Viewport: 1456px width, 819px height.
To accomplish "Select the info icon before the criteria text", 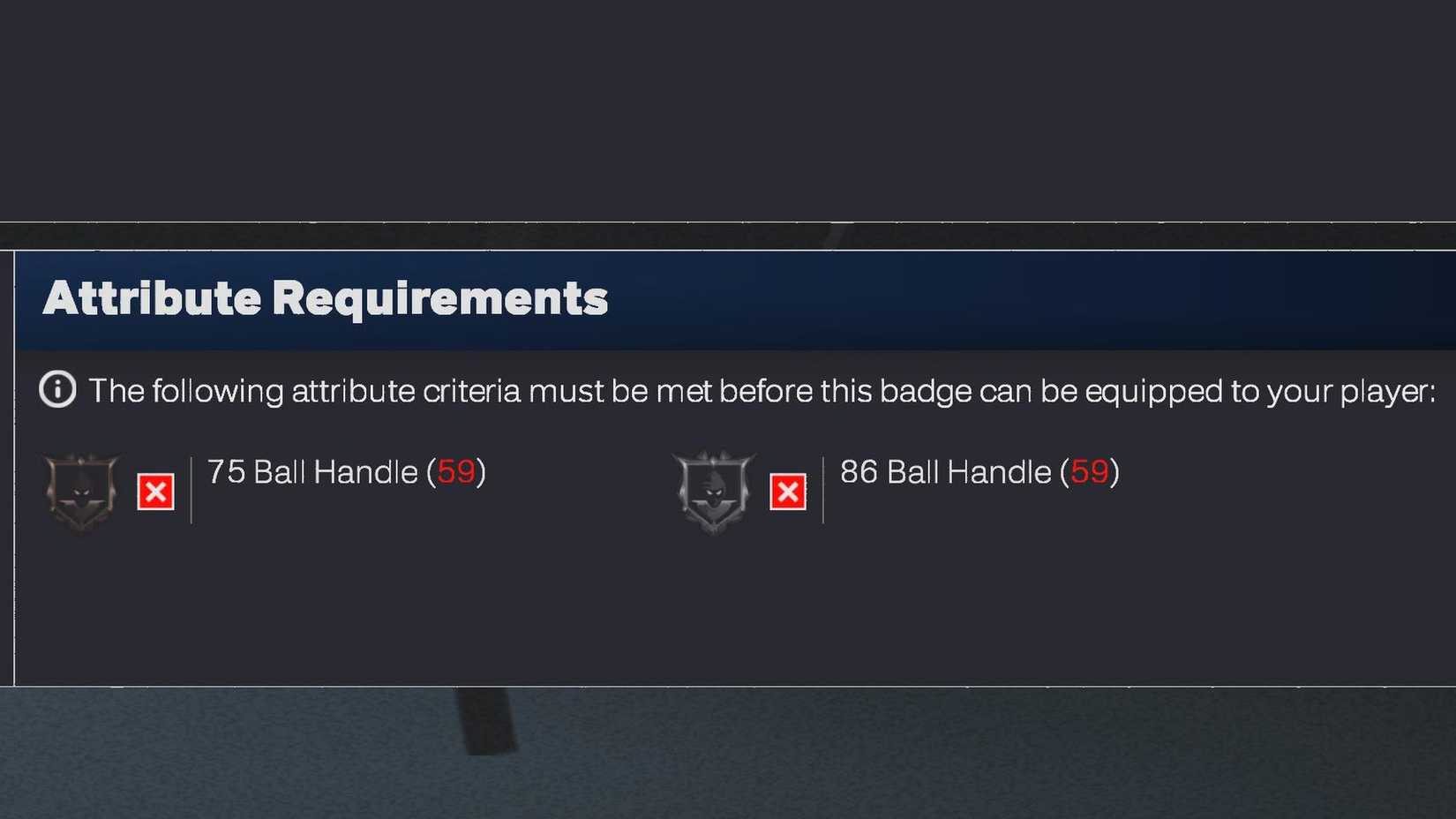I will tap(56, 389).
